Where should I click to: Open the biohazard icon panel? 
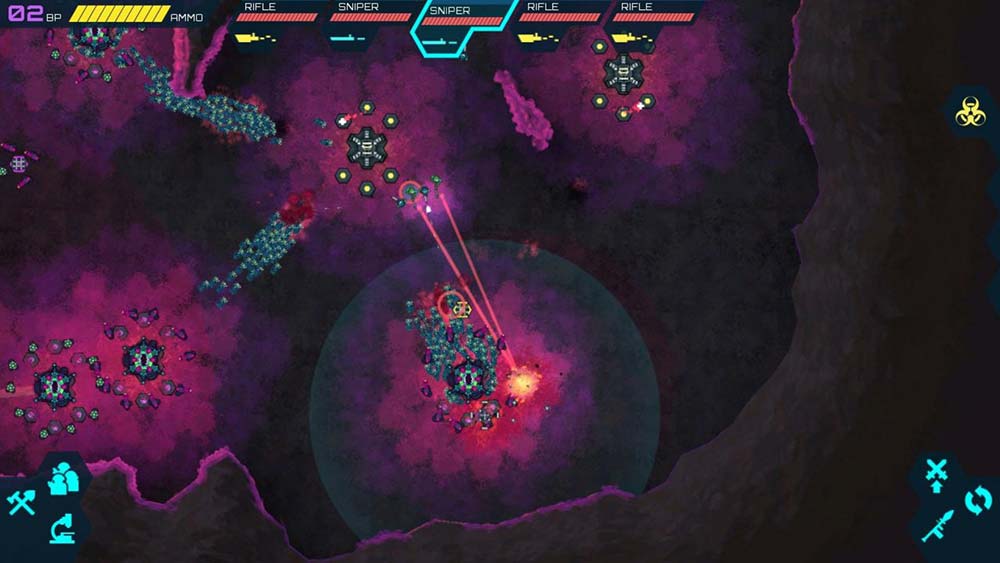coord(967,114)
